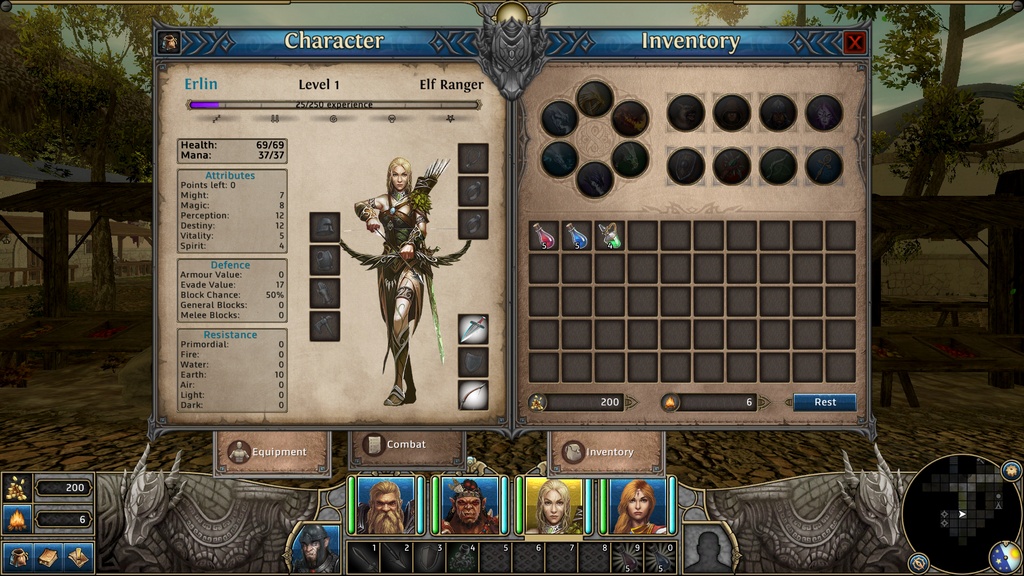Click the Rest button
This screenshot has height=576, width=1024.
[x=825, y=402]
